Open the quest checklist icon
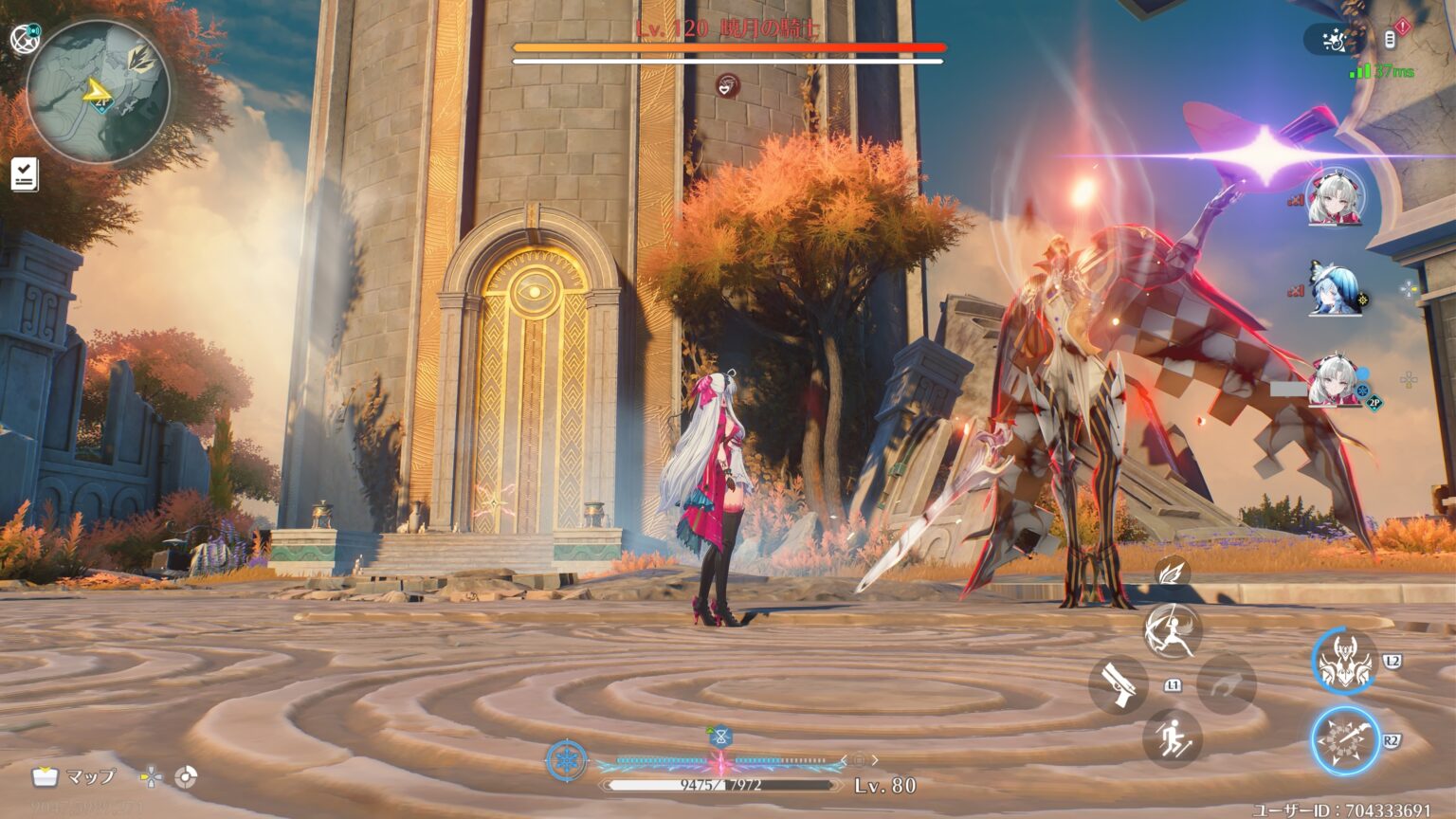This screenshot has width=1456, height=819. 25,174
